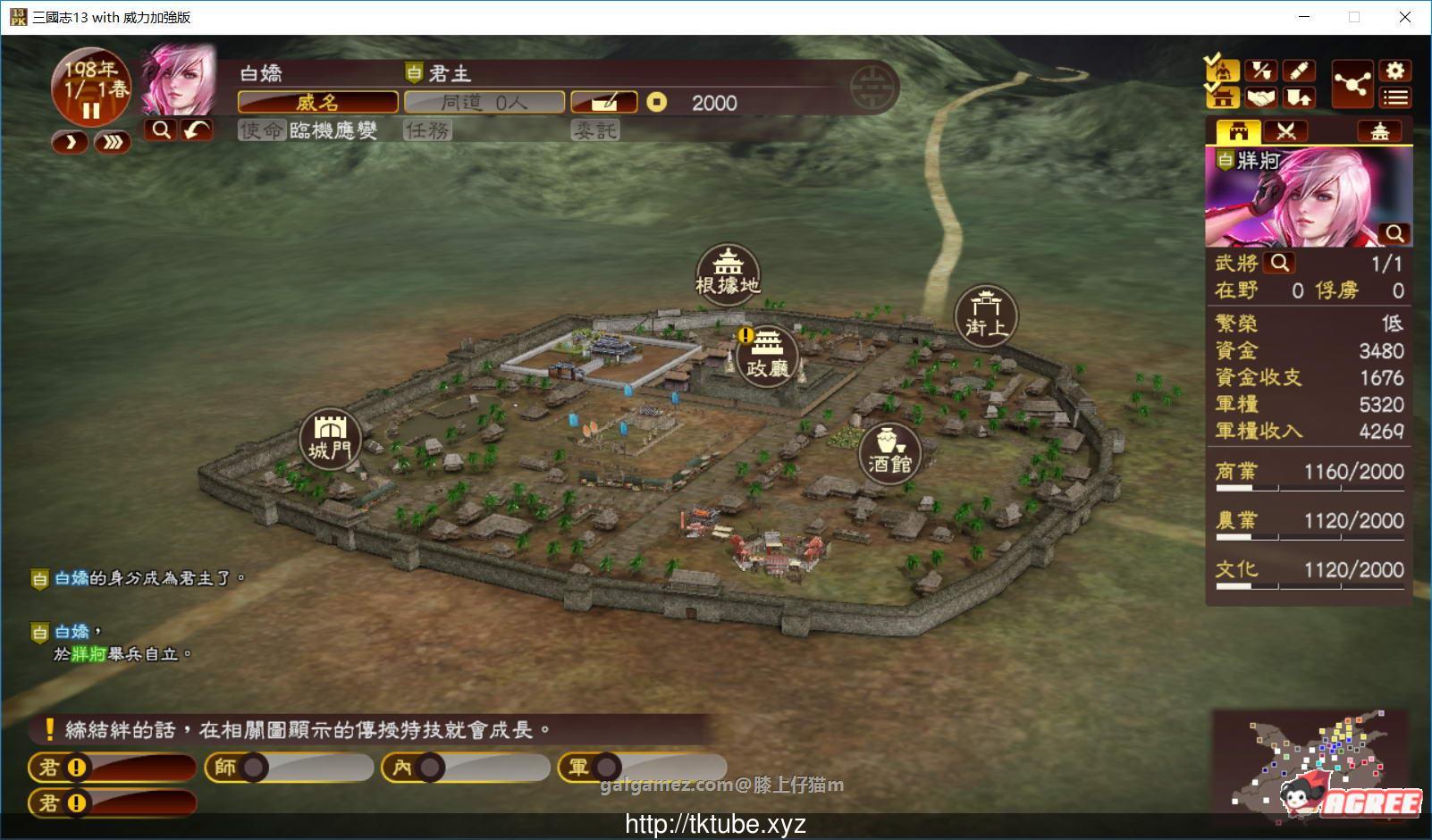Image resolution: width=1432 pixels, height=840 pixels.
Task: Click the single chevron speed control
Action: 69,141
